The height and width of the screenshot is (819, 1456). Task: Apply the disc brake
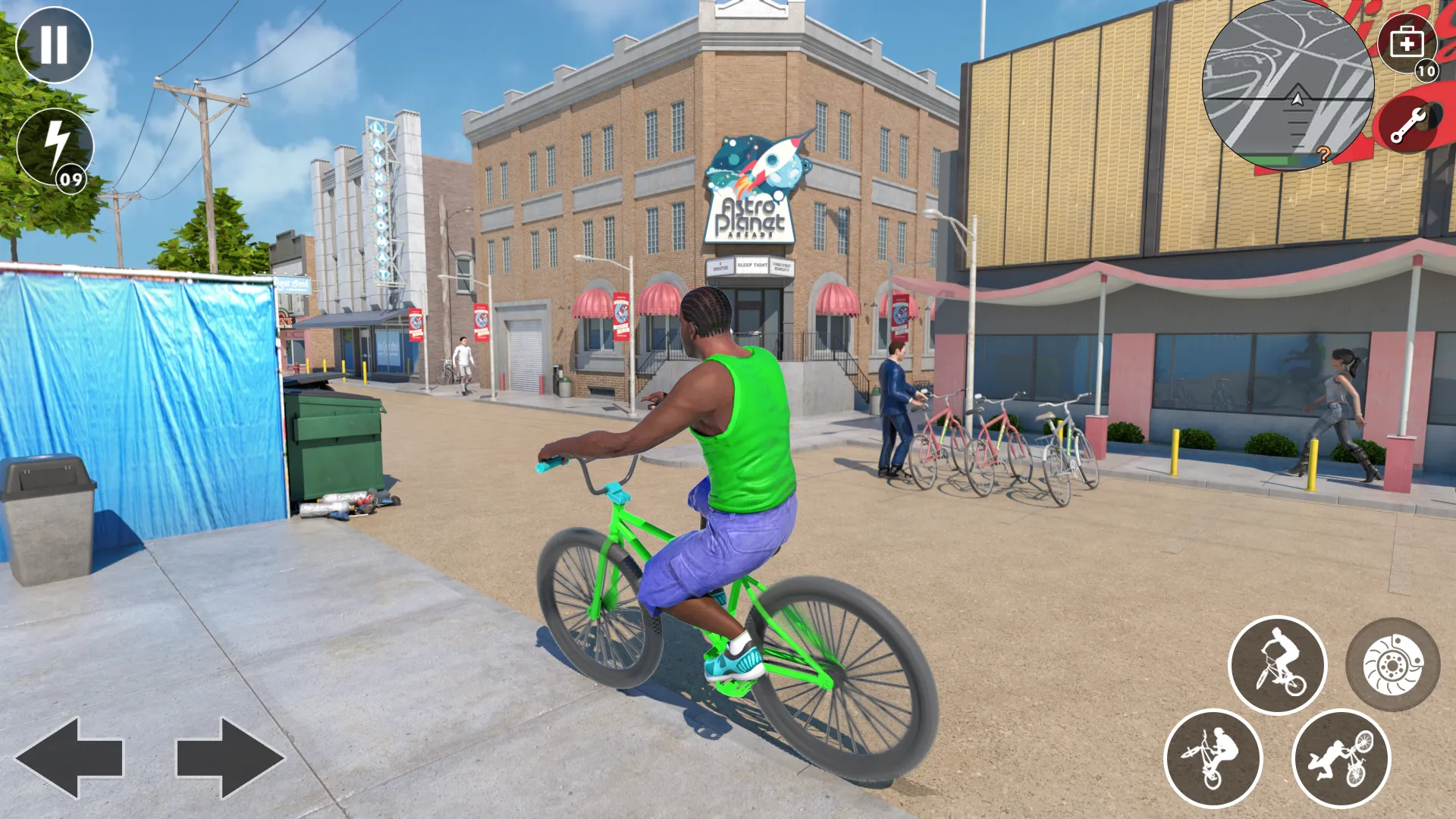(x=1392, y=665)
